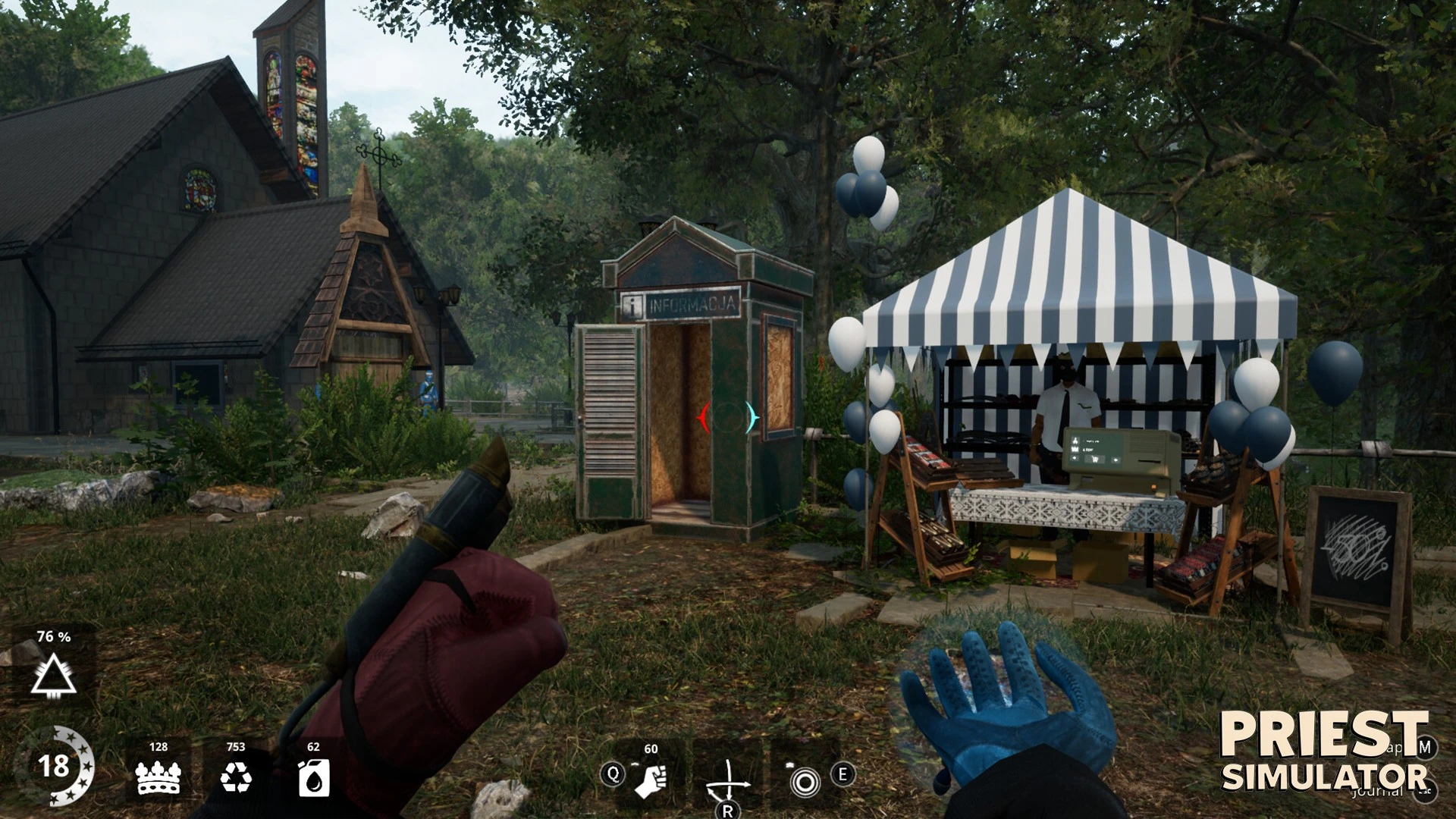Activate the concentric rings ability
The image size is (1456, 819).
pos(804,780)
